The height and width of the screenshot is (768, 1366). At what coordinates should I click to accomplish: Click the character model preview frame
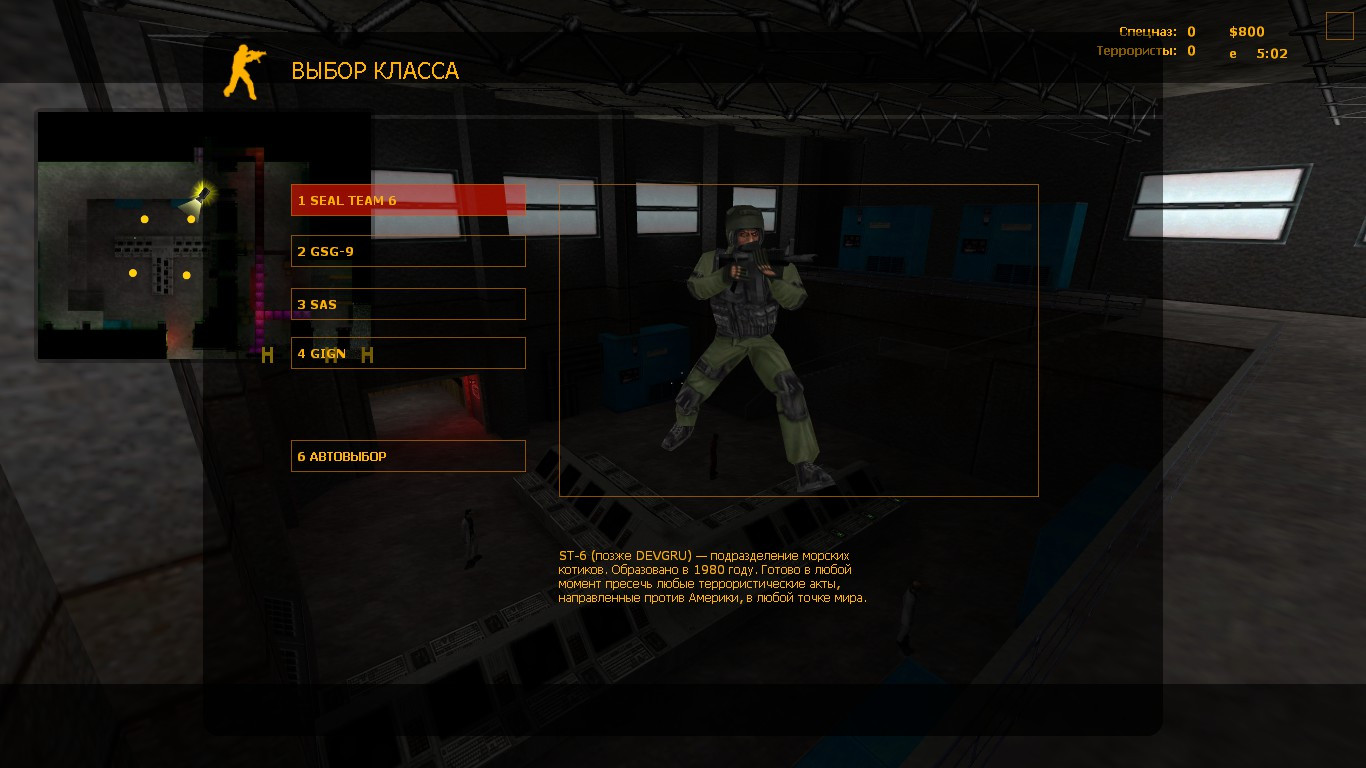click(x=797, y=338)
